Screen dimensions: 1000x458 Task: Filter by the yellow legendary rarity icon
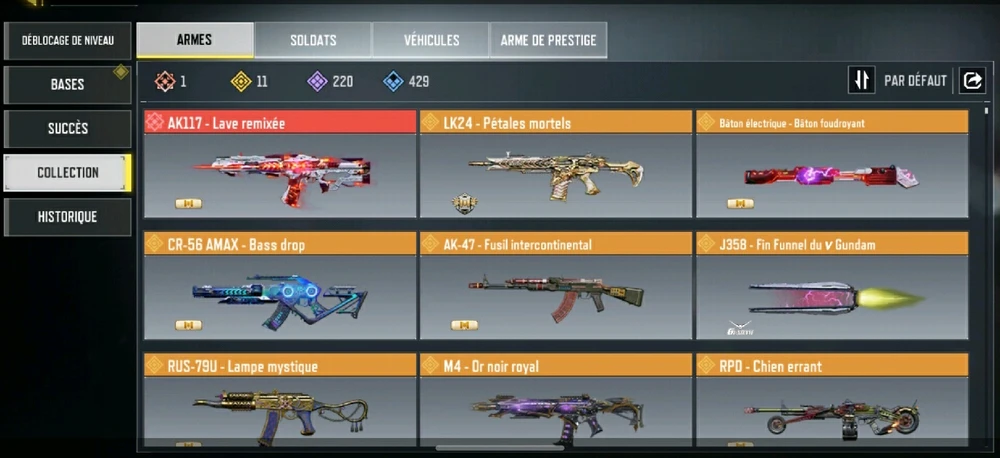point(241,81)
